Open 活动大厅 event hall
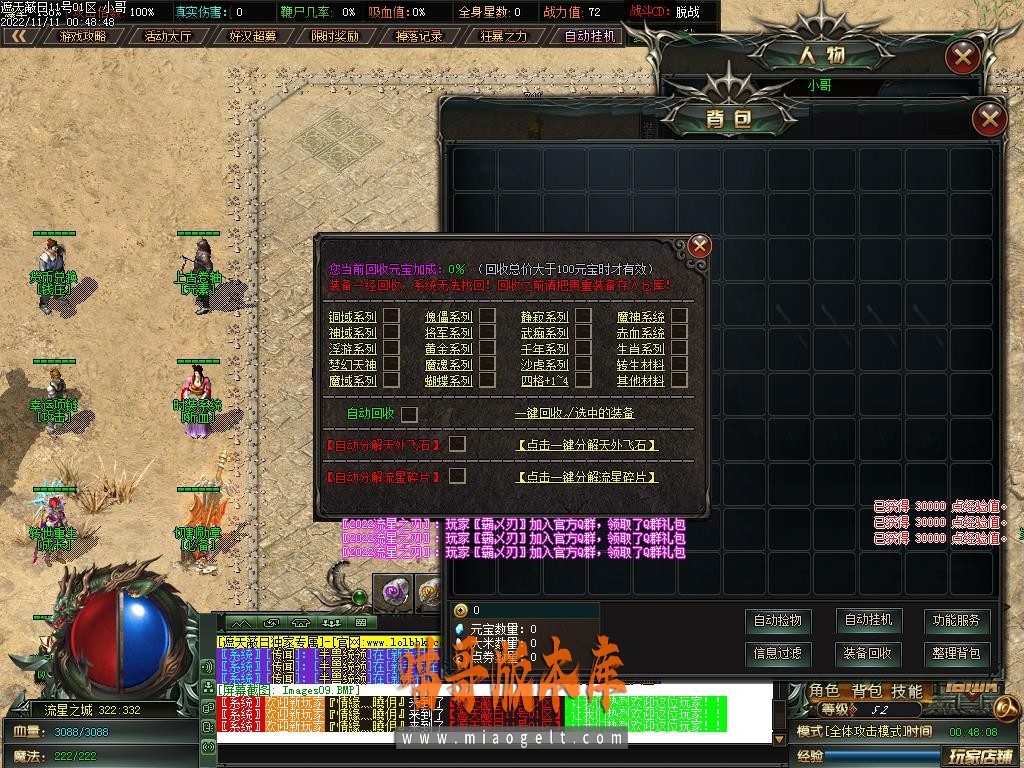1024x768 pixels. click(167, 36)
